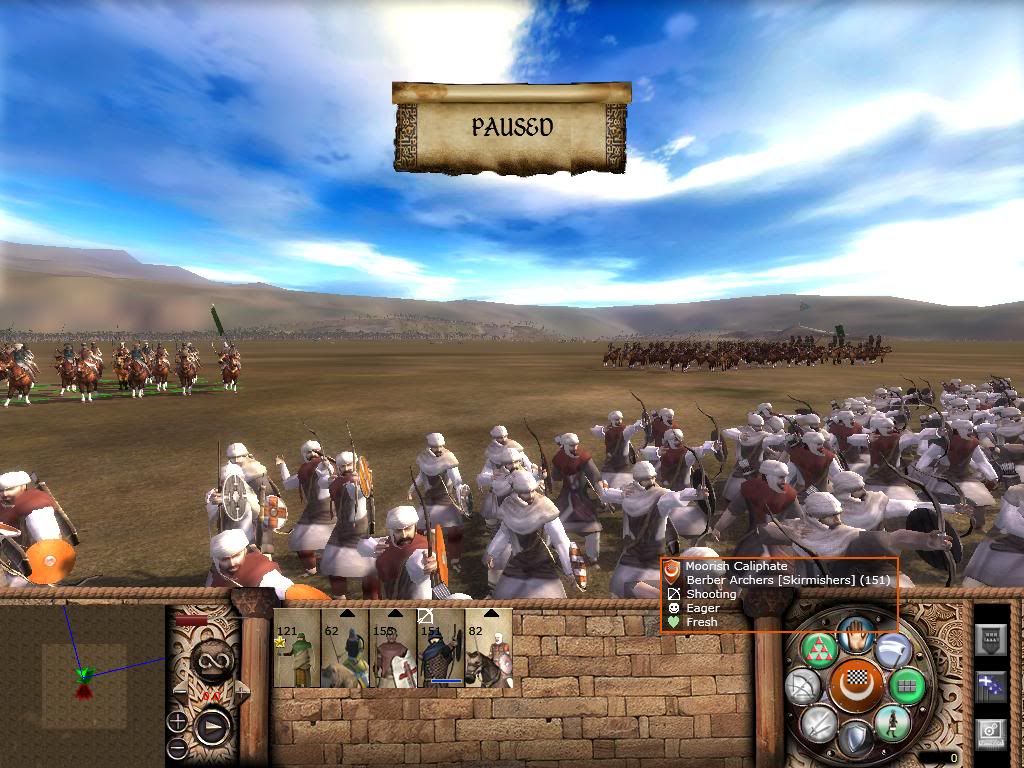Click the crossed swords command button
1024x768 pixels.
point(819,723)
